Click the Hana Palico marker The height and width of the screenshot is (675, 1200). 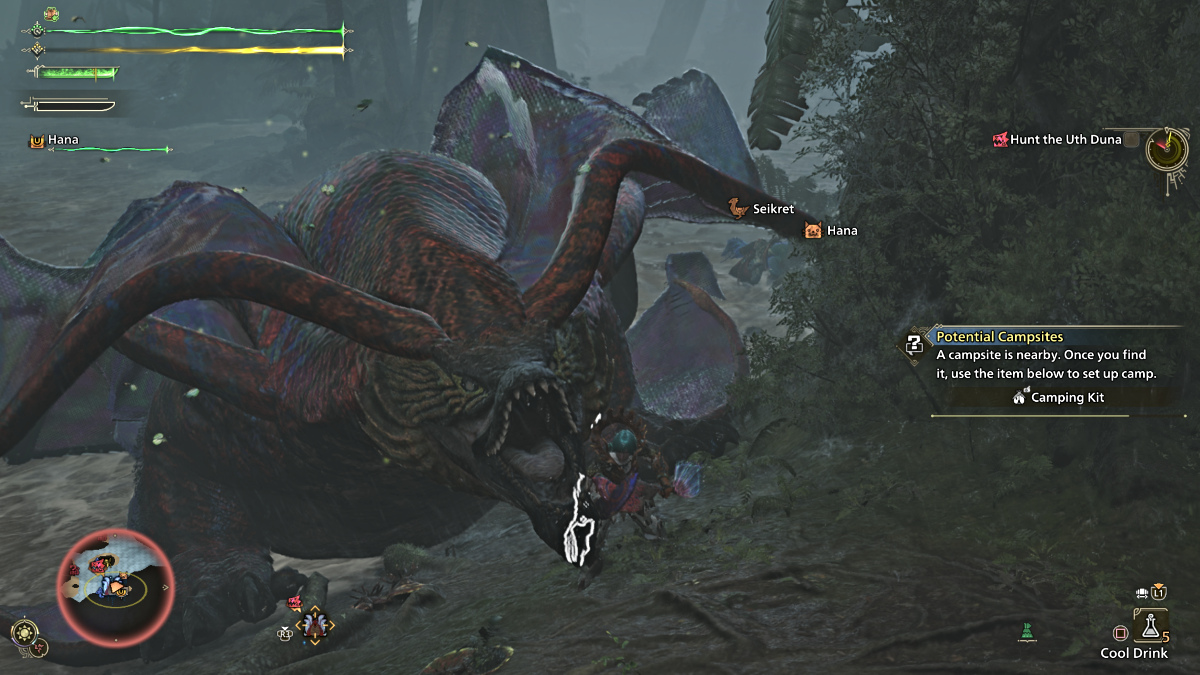click(812, 231)
